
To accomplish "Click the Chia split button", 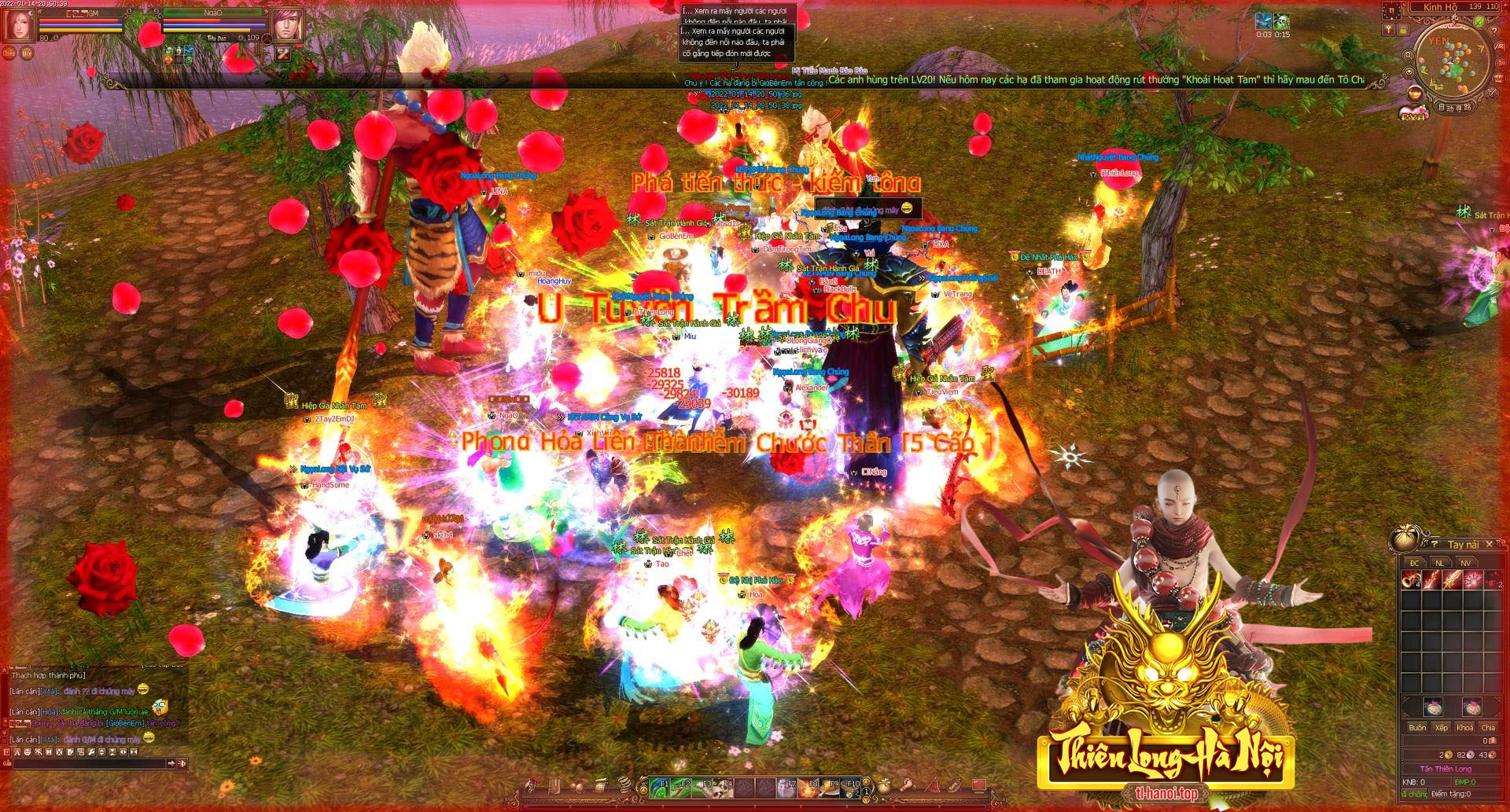I will tap(1488, 727).
